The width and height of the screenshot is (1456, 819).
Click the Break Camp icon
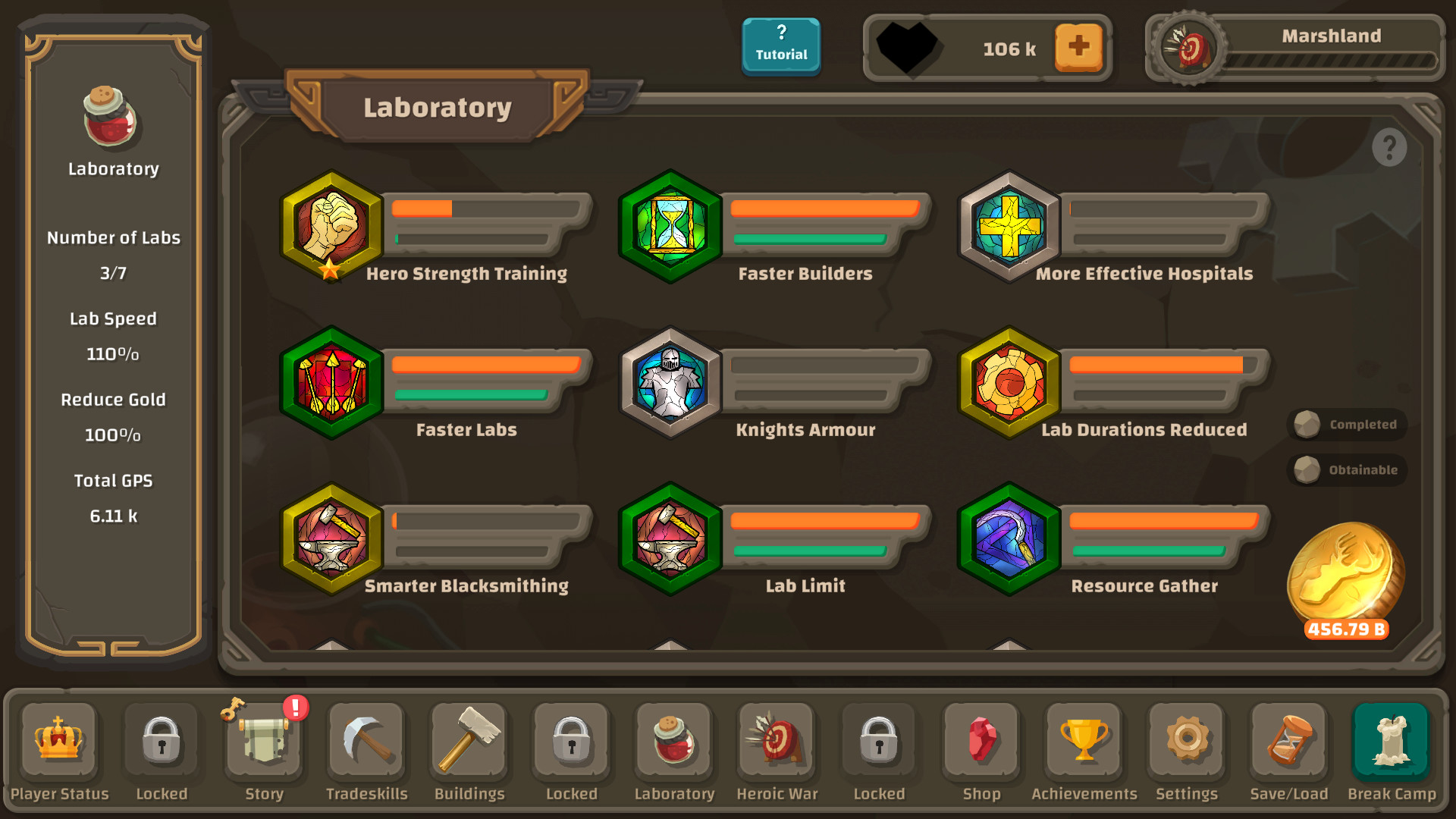1392,747
